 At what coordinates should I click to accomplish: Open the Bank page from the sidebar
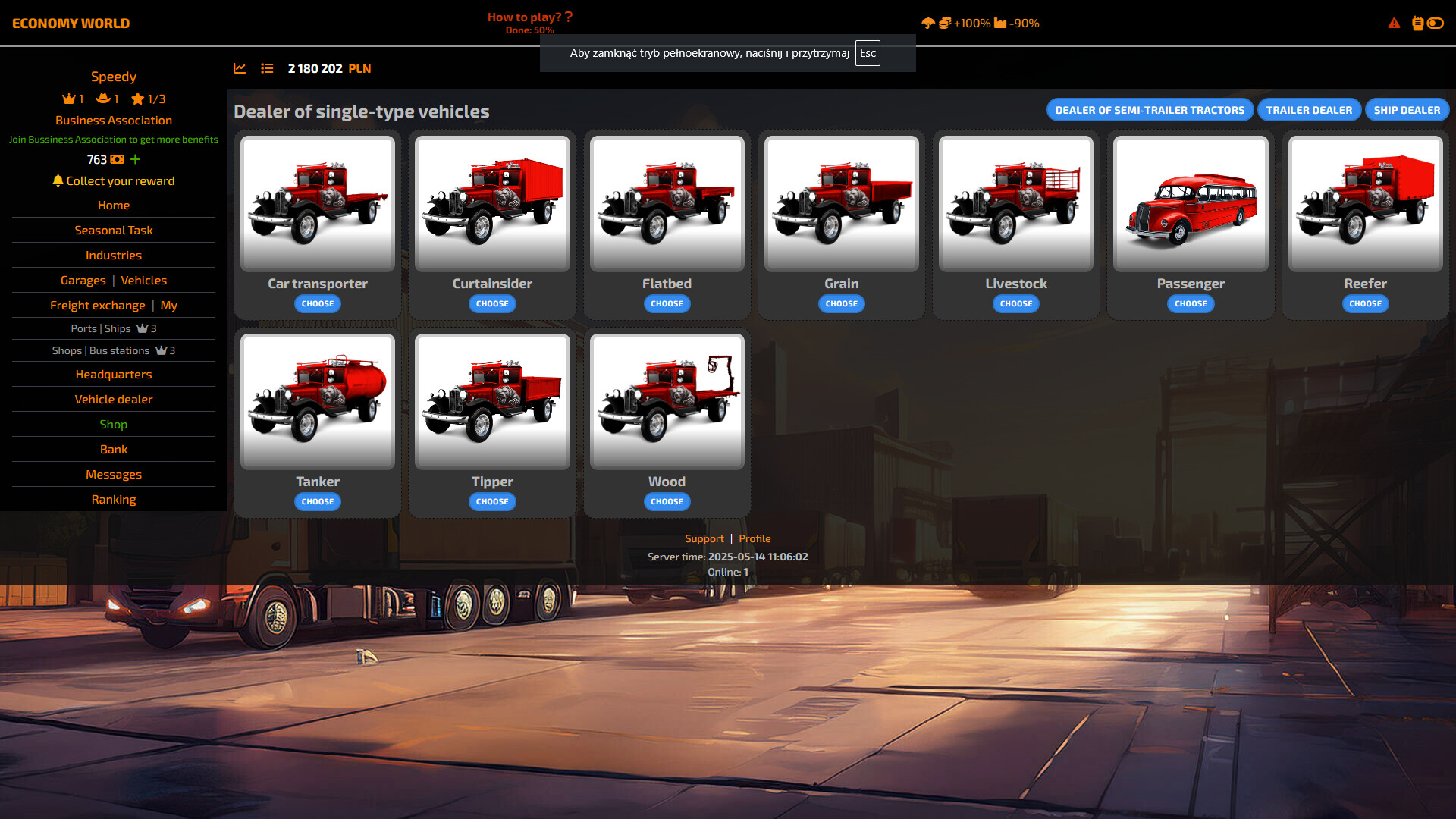point(114,449)
